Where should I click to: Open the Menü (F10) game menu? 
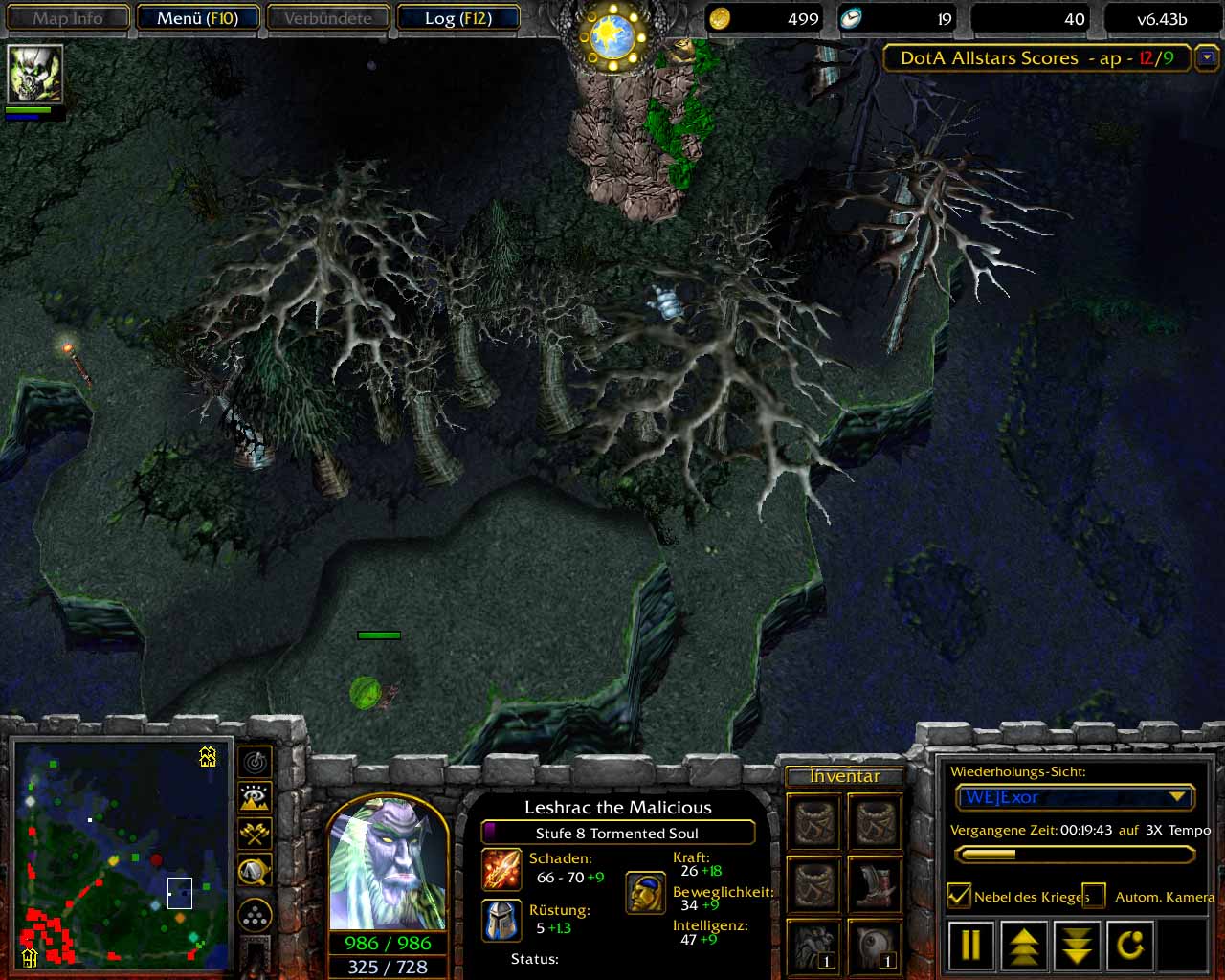(197, 18)
